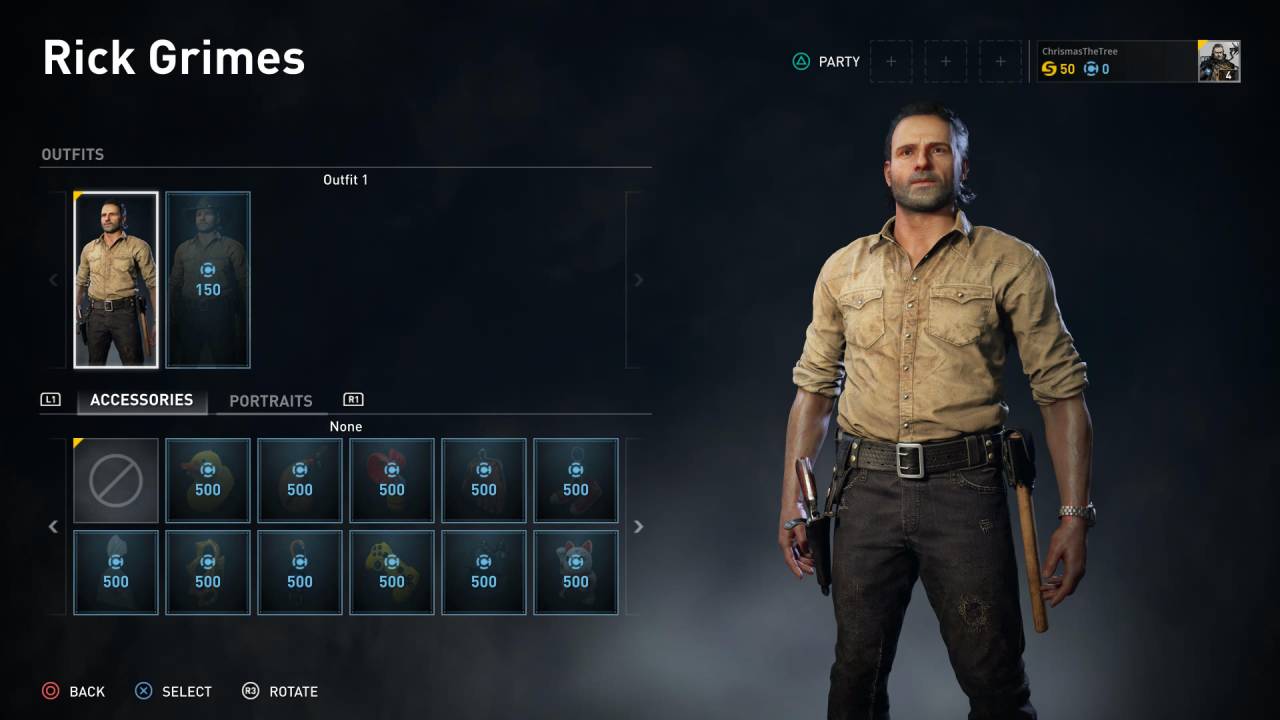Select the rubber duck accessory
Viewport: 1280px width, 720px height.
[x=208, y=480]
